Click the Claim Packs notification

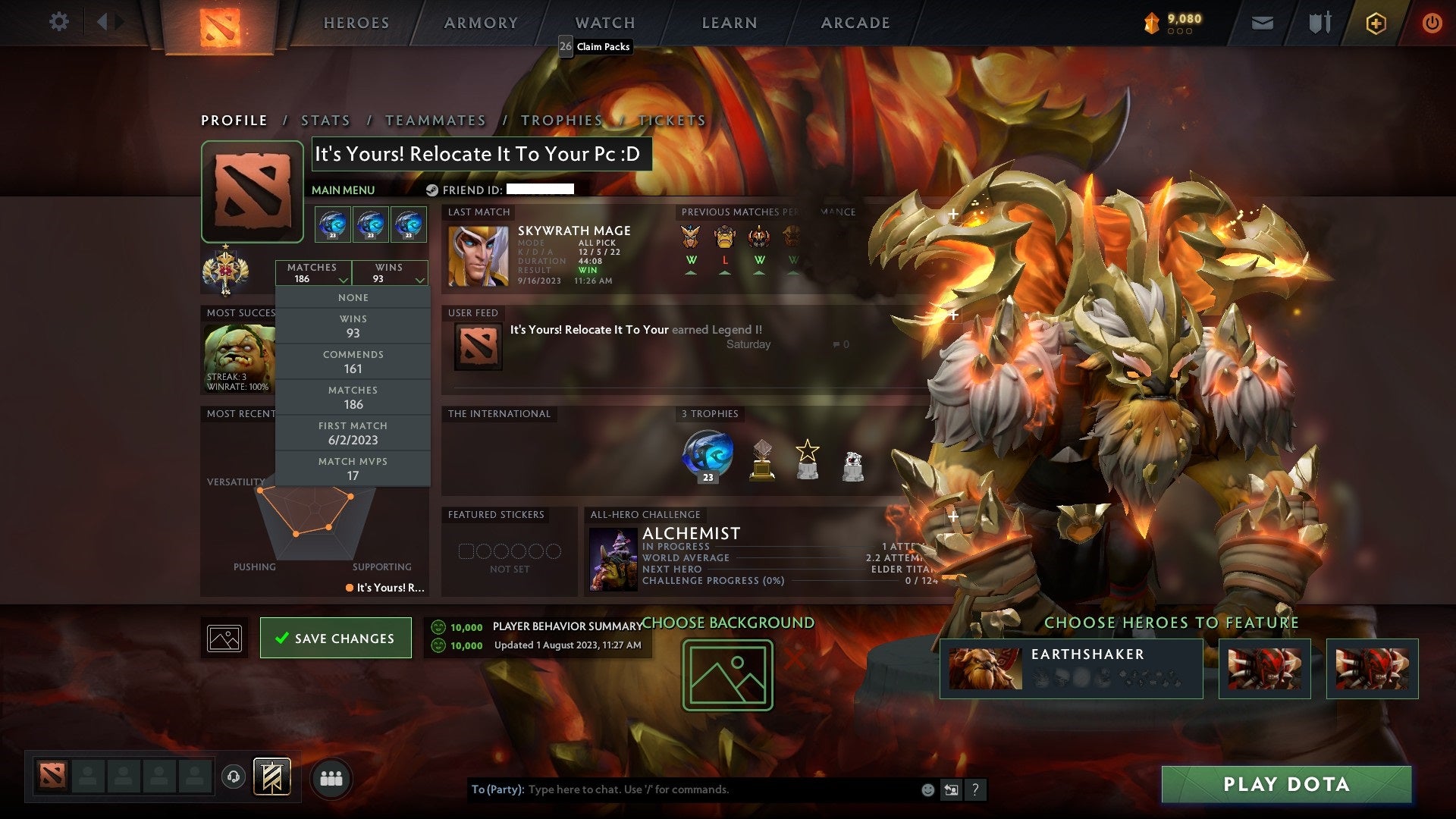(x=595, y=47)
